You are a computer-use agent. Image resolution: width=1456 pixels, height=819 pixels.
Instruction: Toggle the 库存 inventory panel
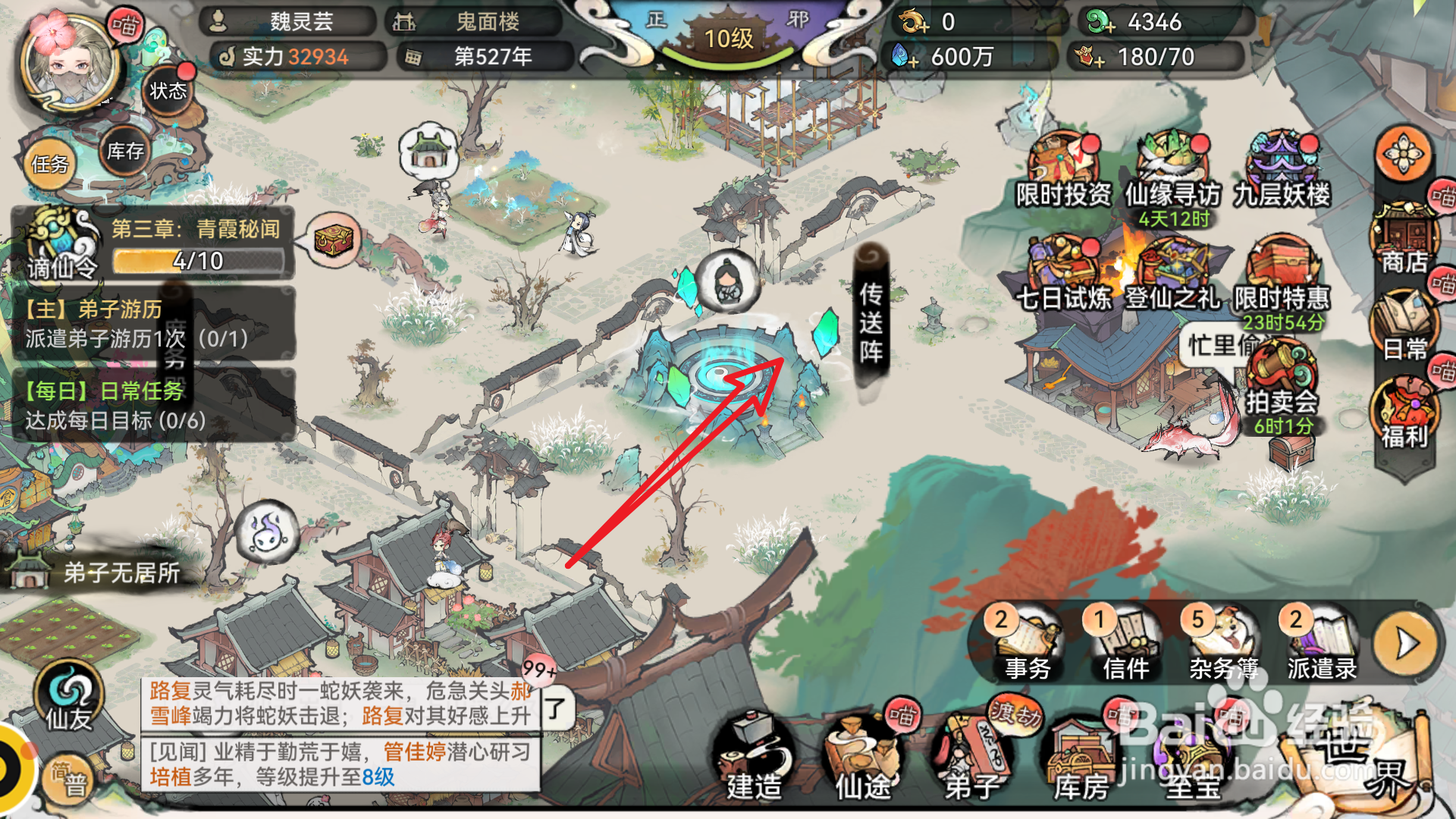coord(123,152)
